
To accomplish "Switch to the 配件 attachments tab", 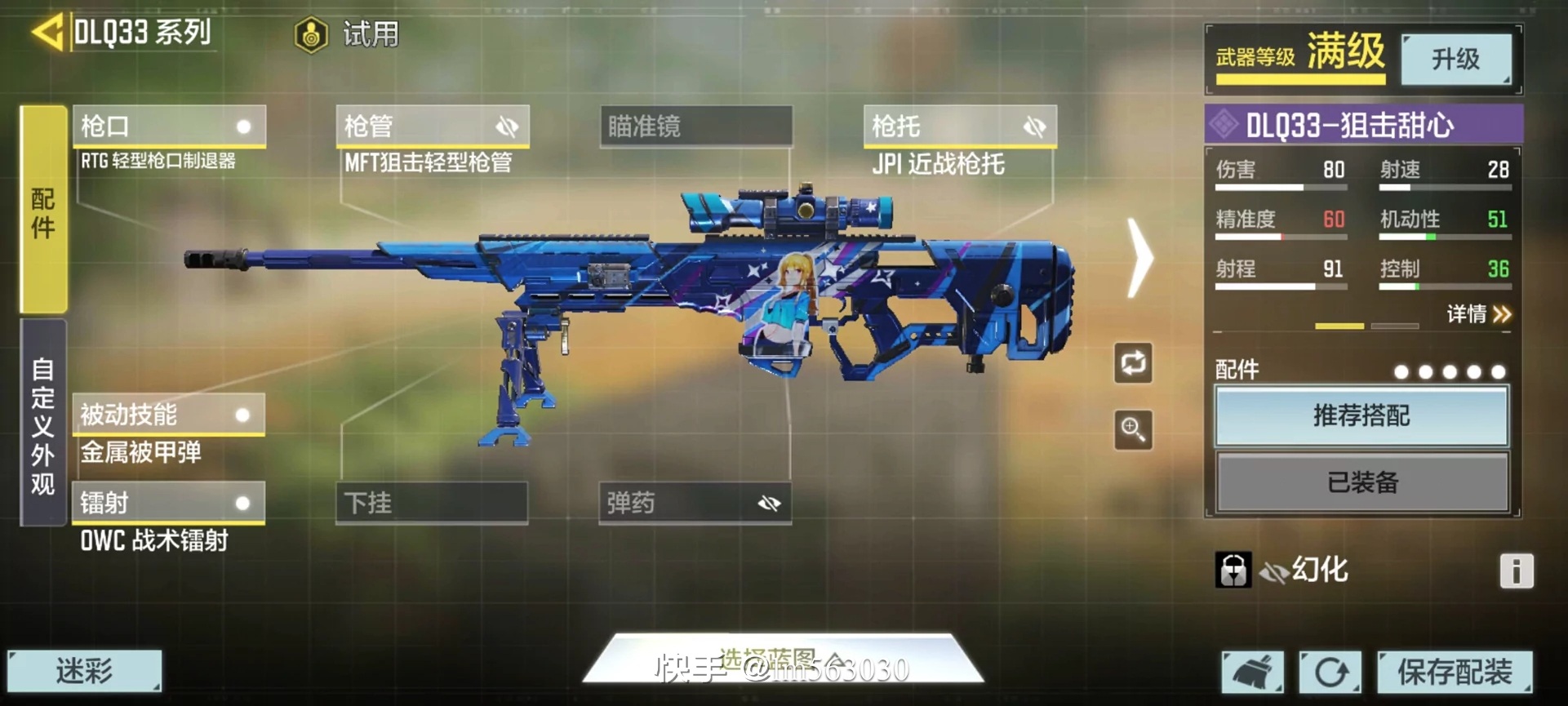I will point(43,210).
